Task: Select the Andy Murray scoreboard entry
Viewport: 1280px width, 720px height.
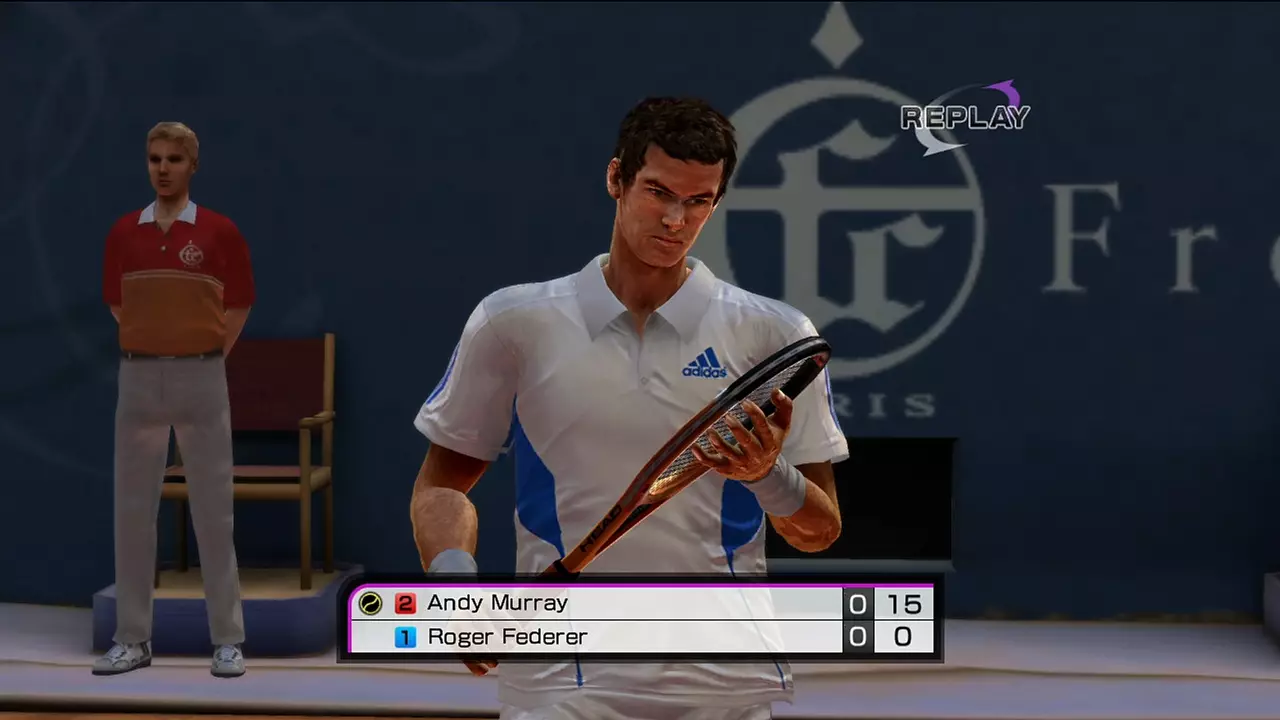Action: 497,603
